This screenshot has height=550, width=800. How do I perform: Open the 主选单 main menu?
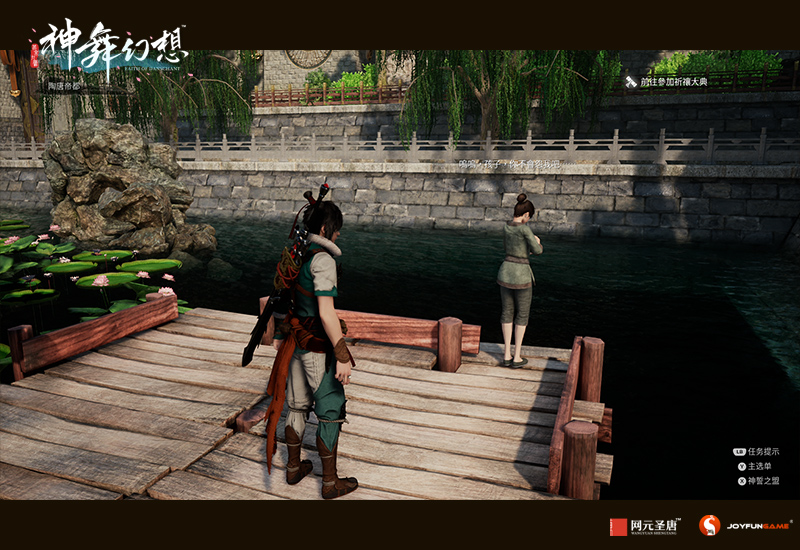point(761,466)
